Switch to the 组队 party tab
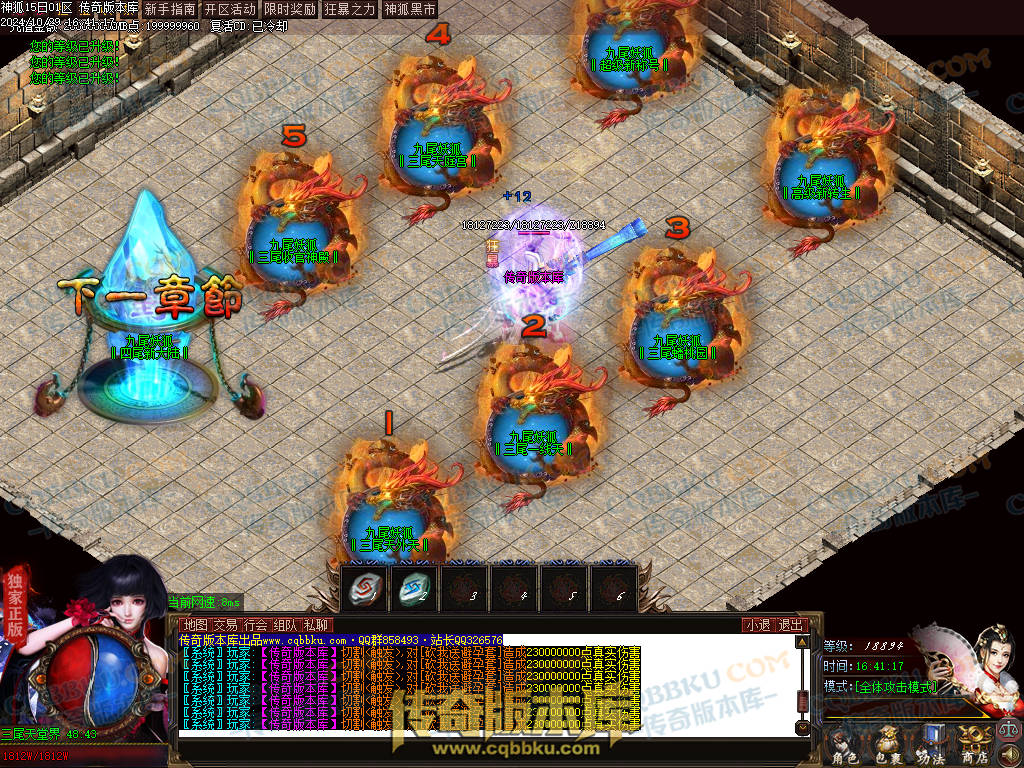The width and height of the screenshot is (1024, 768). [x=286, y=625]
